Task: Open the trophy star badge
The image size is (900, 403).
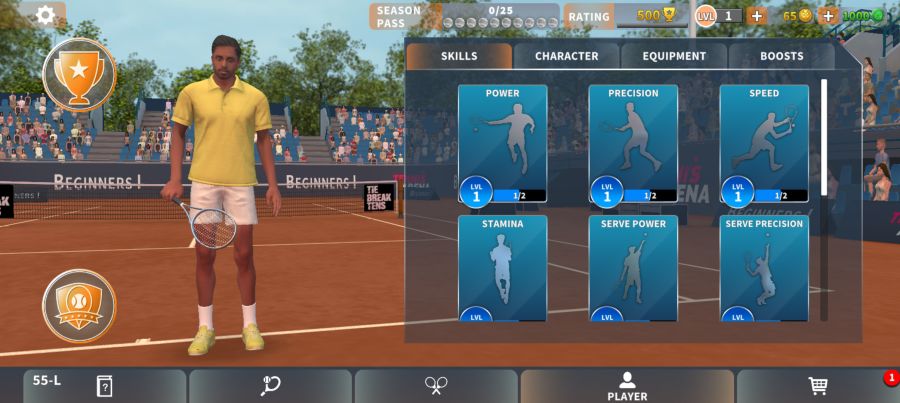Action: (x=79, y=73)
